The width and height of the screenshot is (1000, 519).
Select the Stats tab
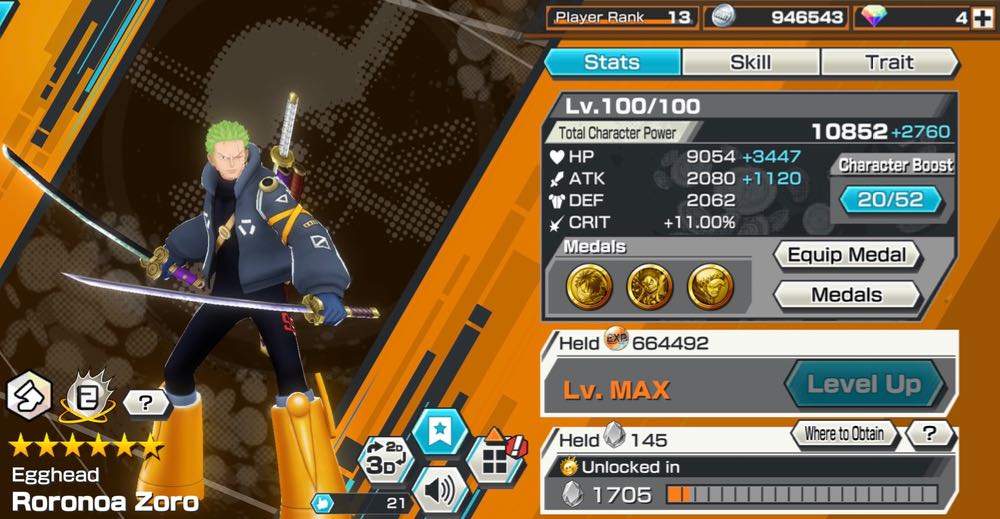611,62
